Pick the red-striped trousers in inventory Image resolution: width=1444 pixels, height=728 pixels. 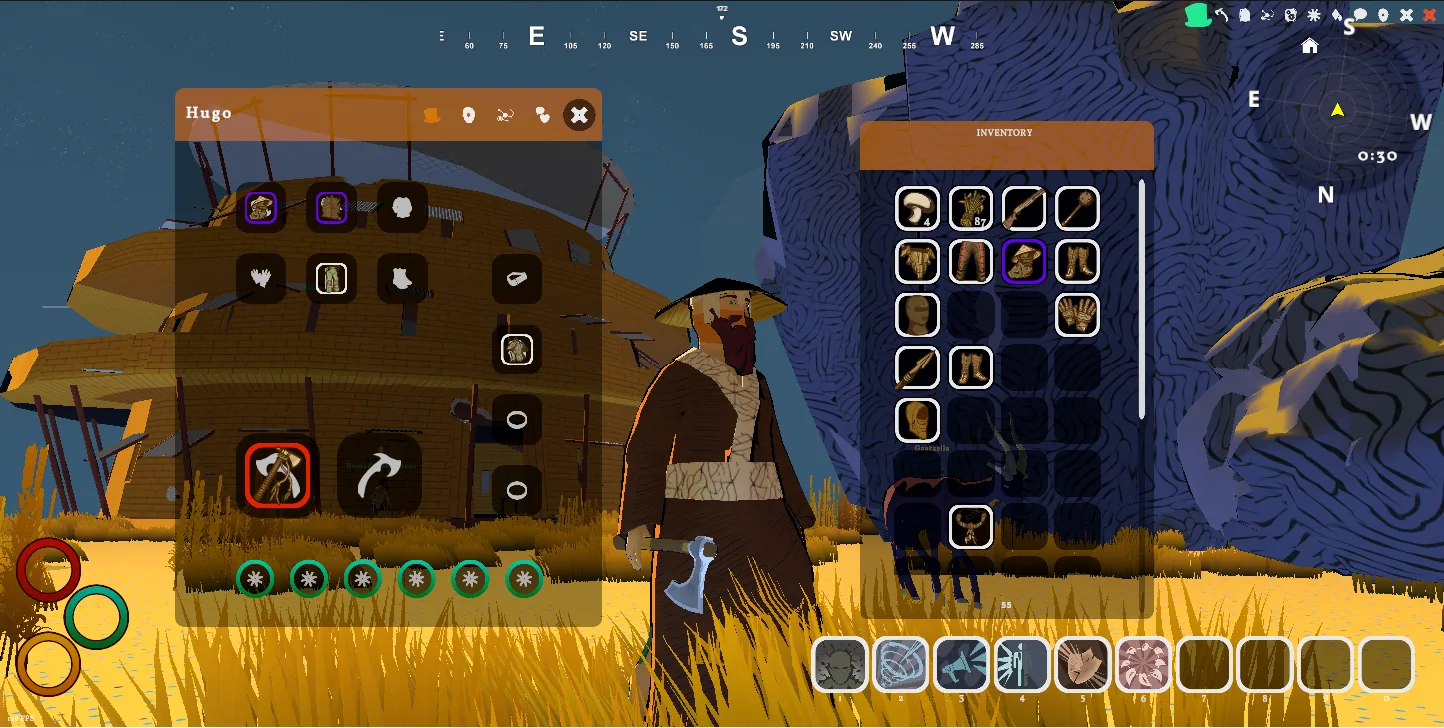point(970,261)
